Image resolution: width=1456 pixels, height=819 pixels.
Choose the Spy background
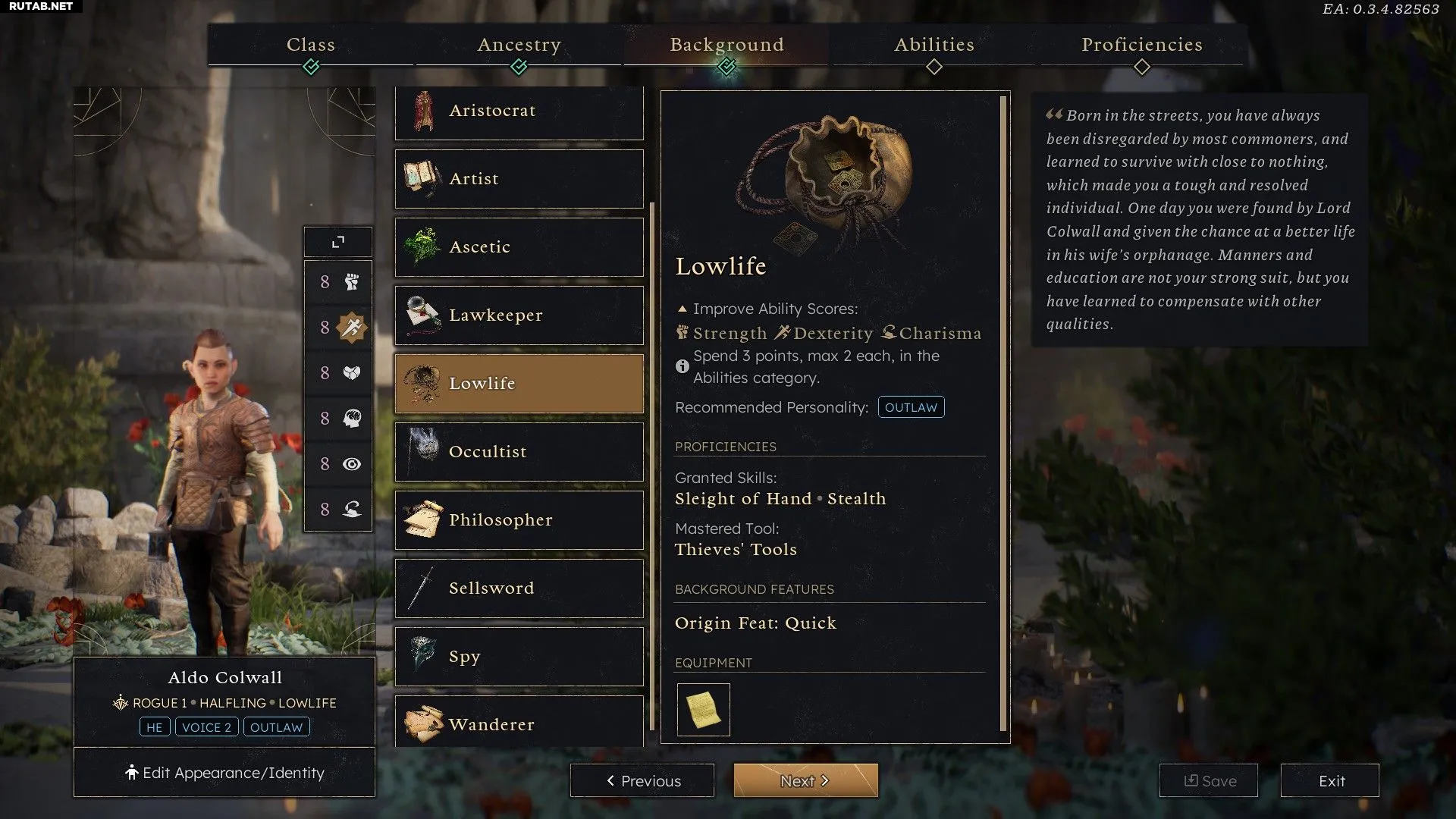tap(519, 657)
